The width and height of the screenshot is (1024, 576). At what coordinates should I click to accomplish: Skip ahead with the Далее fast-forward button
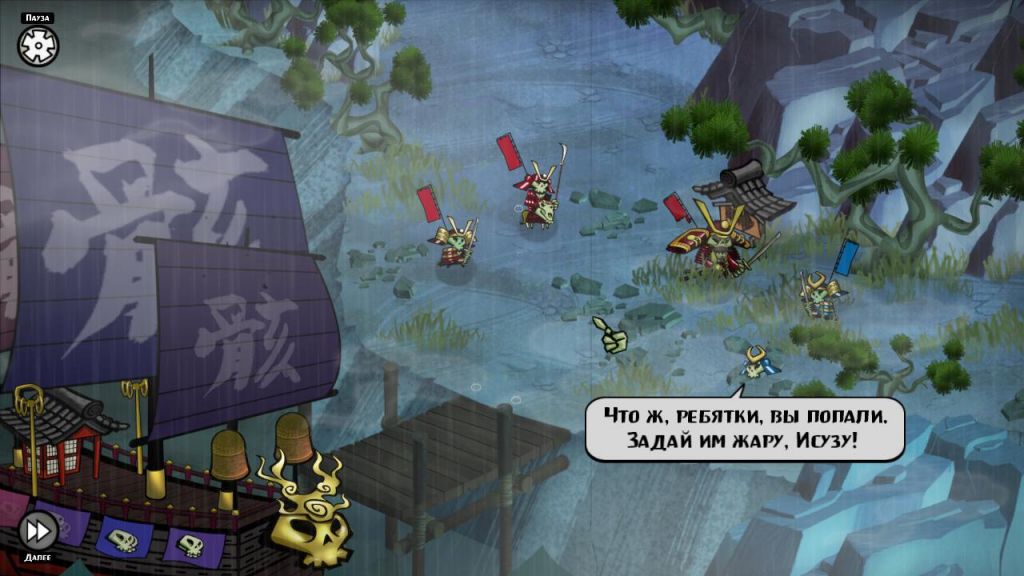38,529
